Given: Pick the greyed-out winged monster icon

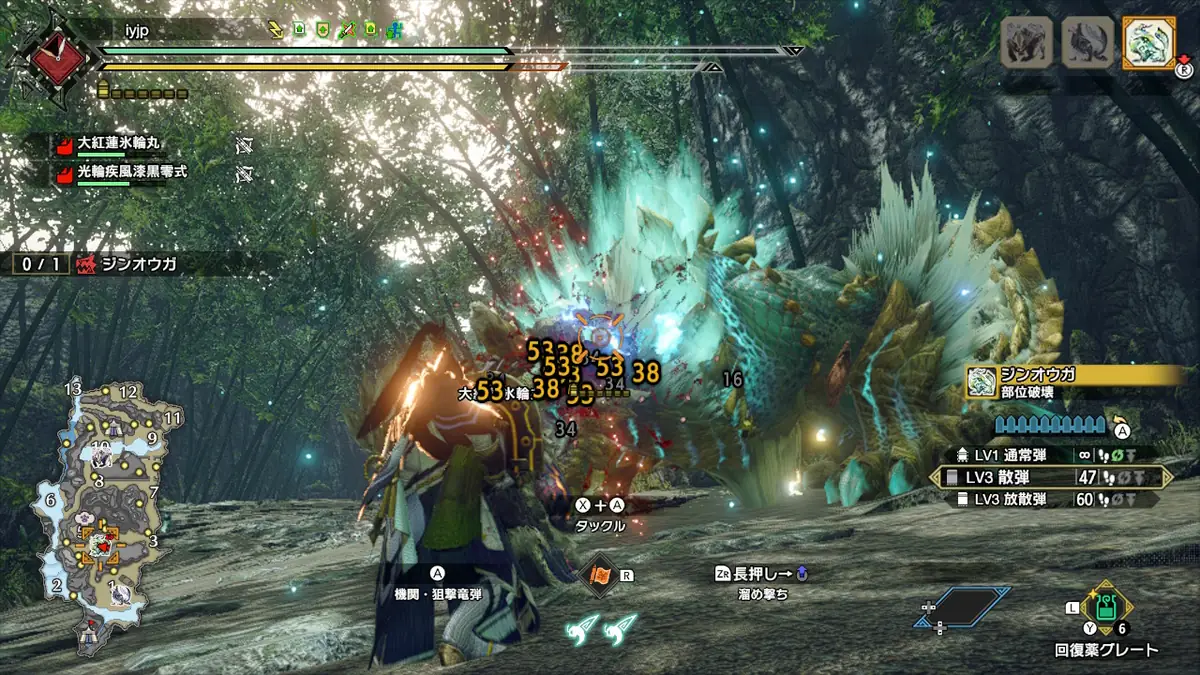Looking at the screenshot, I should (1087, 43).
